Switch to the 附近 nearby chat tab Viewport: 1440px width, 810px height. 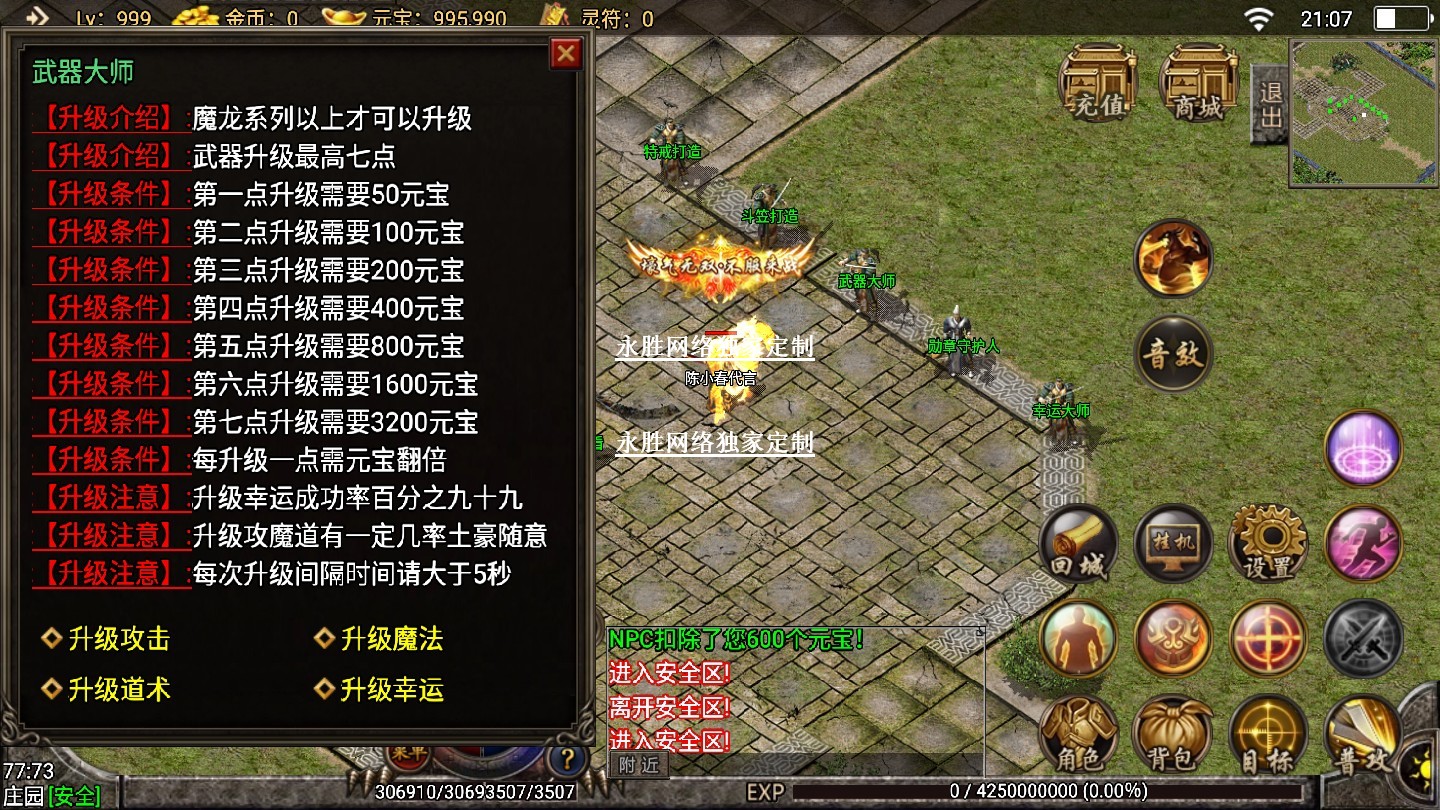[x=638, y=765]
